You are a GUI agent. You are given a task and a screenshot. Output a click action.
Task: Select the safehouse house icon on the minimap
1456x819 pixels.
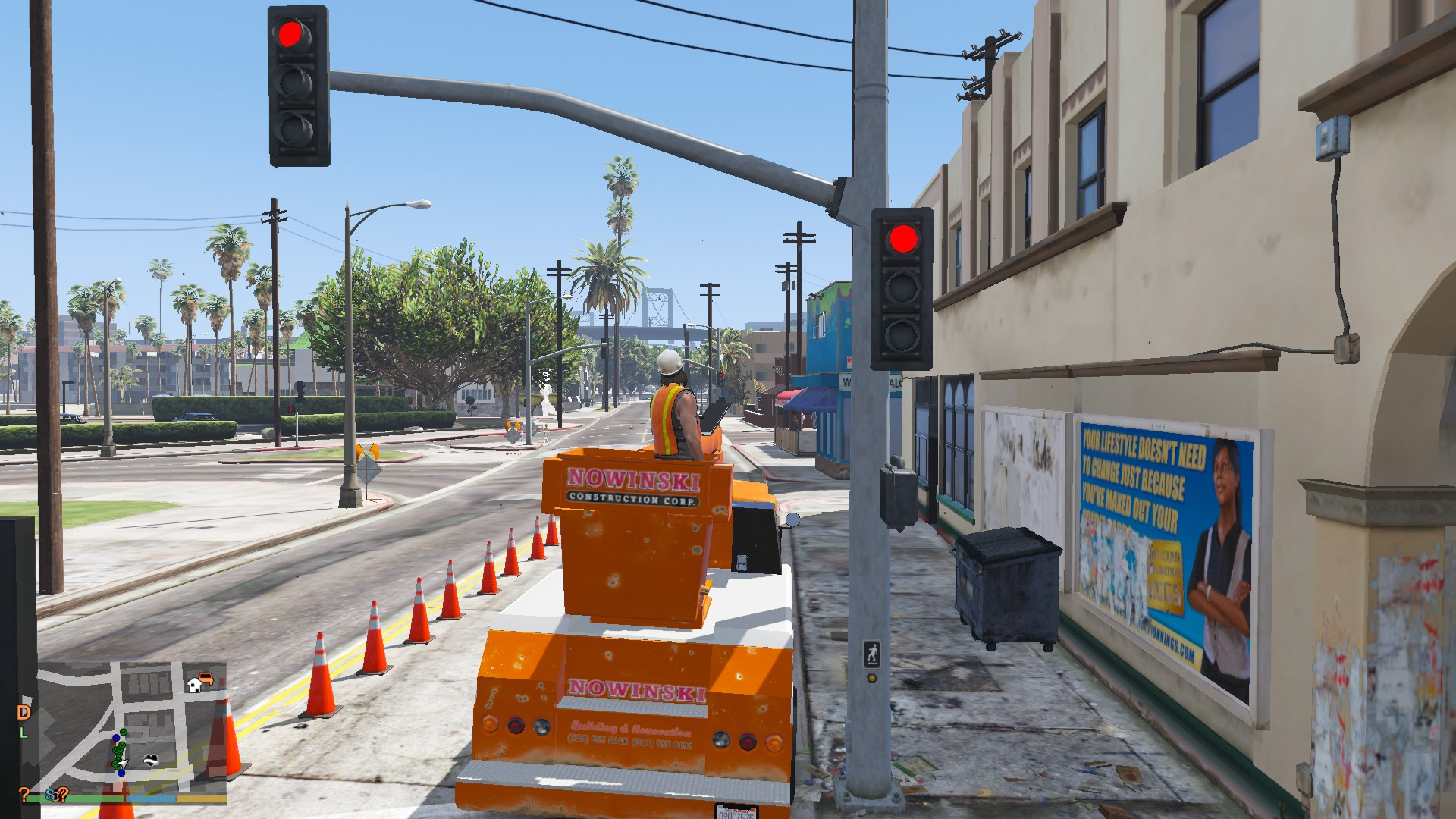[195, 686]
